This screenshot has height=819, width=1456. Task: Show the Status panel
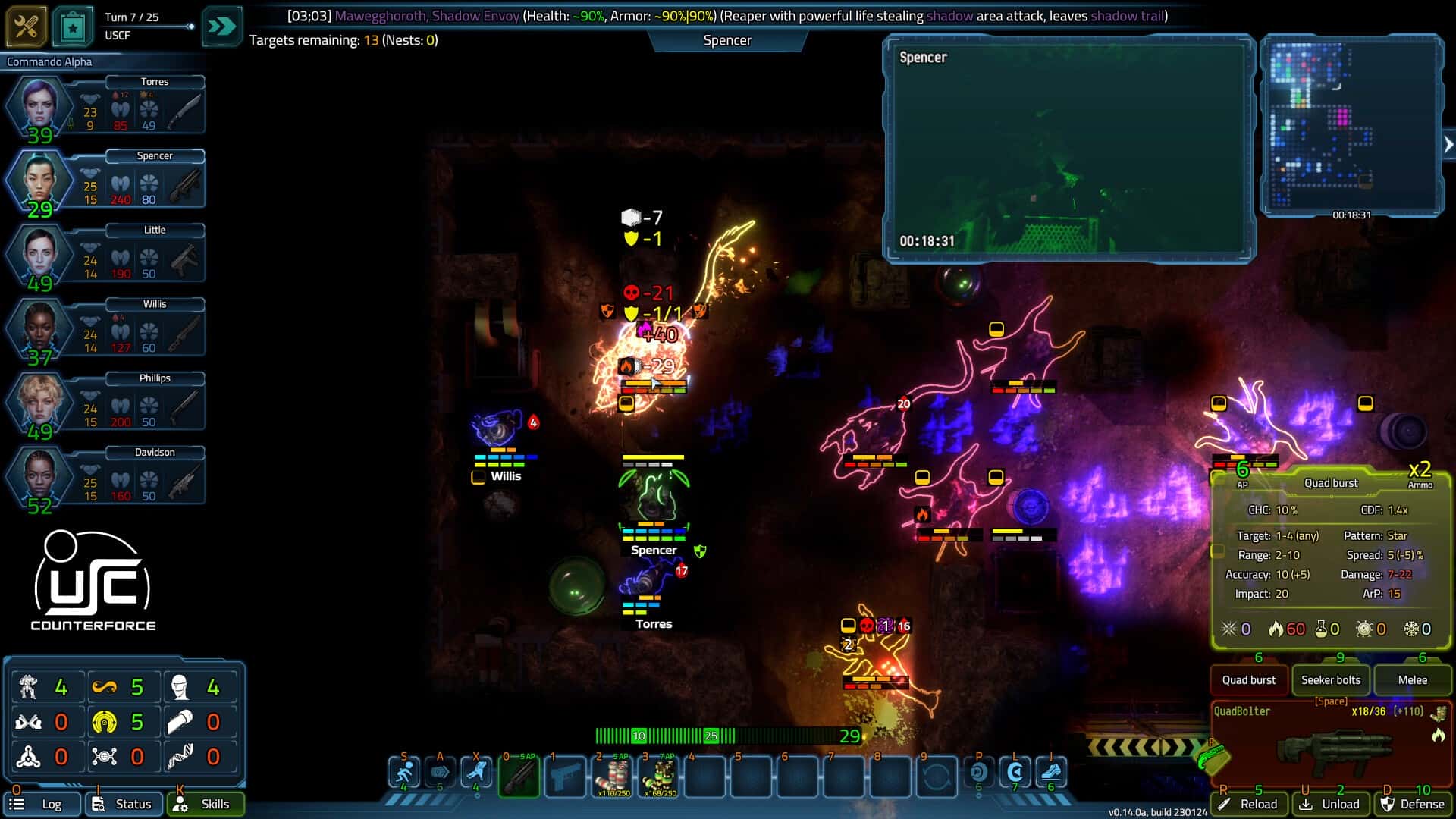coord(124,804)
